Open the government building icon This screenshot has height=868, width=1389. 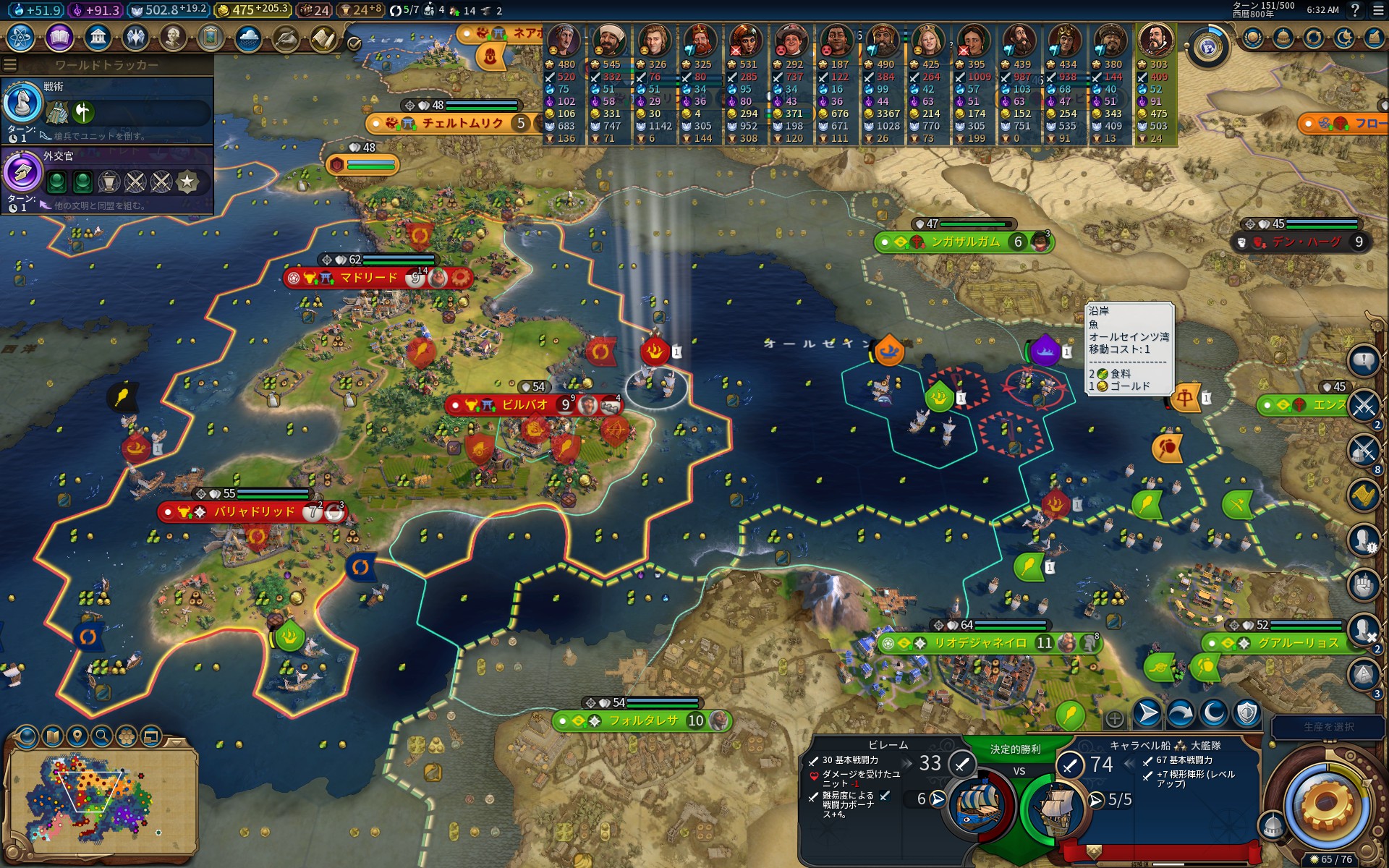97,37
